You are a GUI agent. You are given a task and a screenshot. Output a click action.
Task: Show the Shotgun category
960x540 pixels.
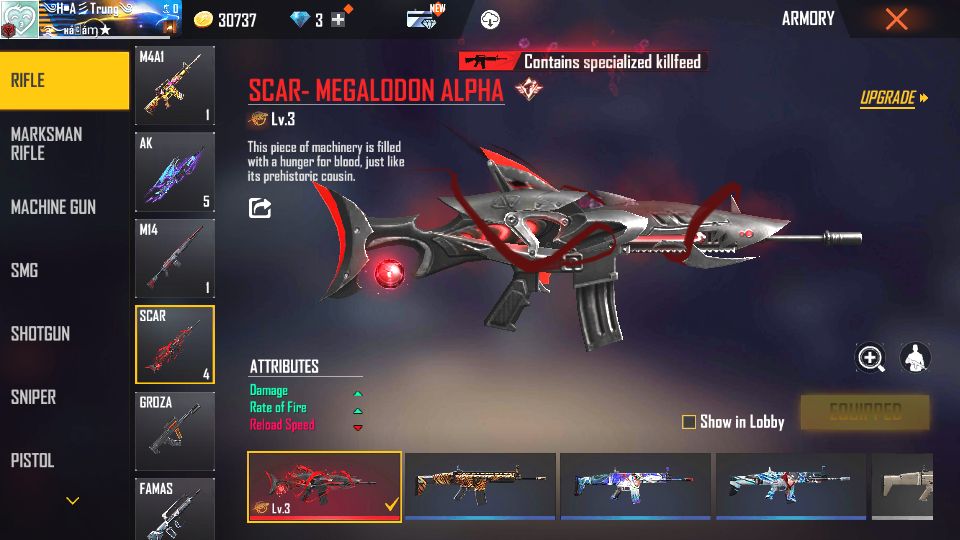click(40, 334)
